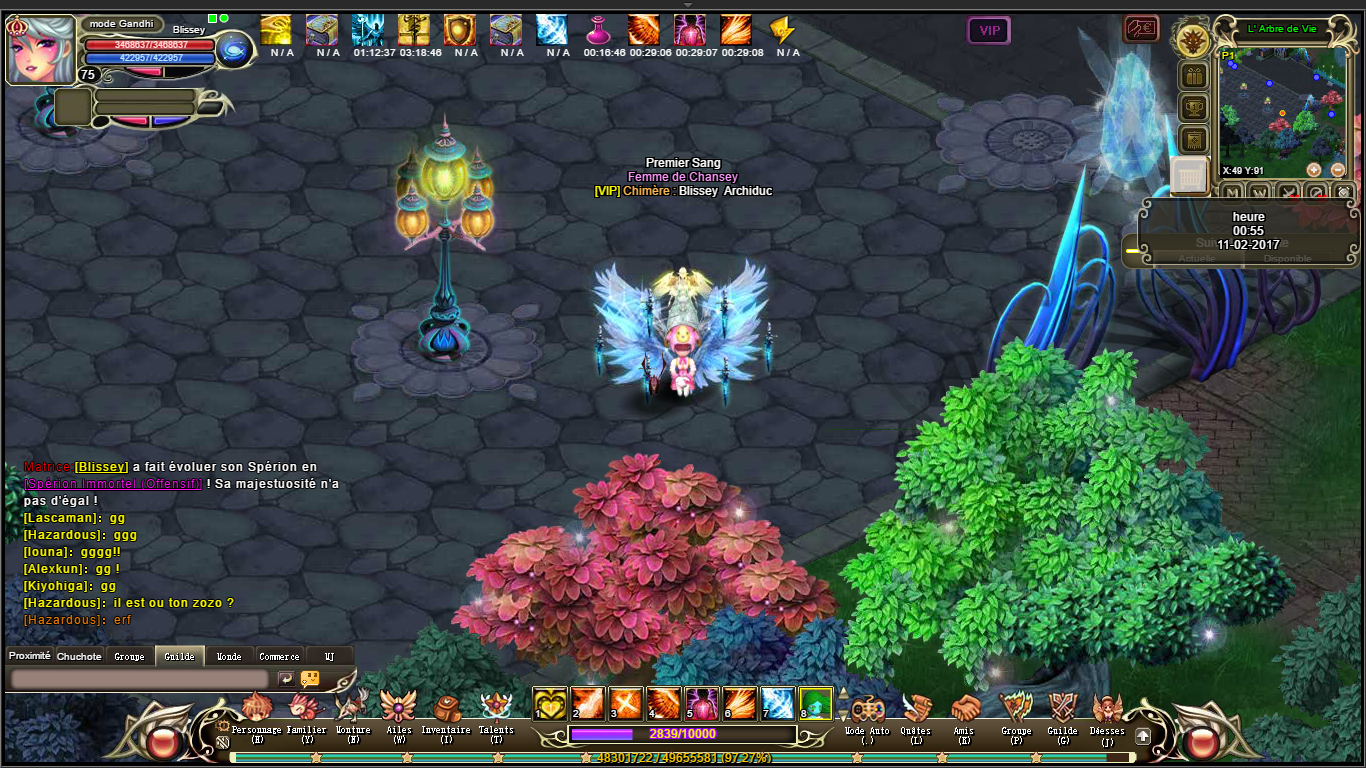1366x768 pixels.
Task: Open the Familier pet menu
Action: point(306,707)
